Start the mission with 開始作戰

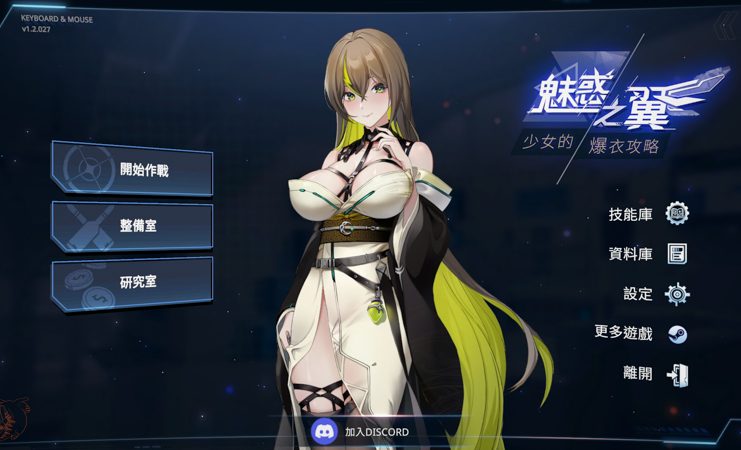pos(132,169)
